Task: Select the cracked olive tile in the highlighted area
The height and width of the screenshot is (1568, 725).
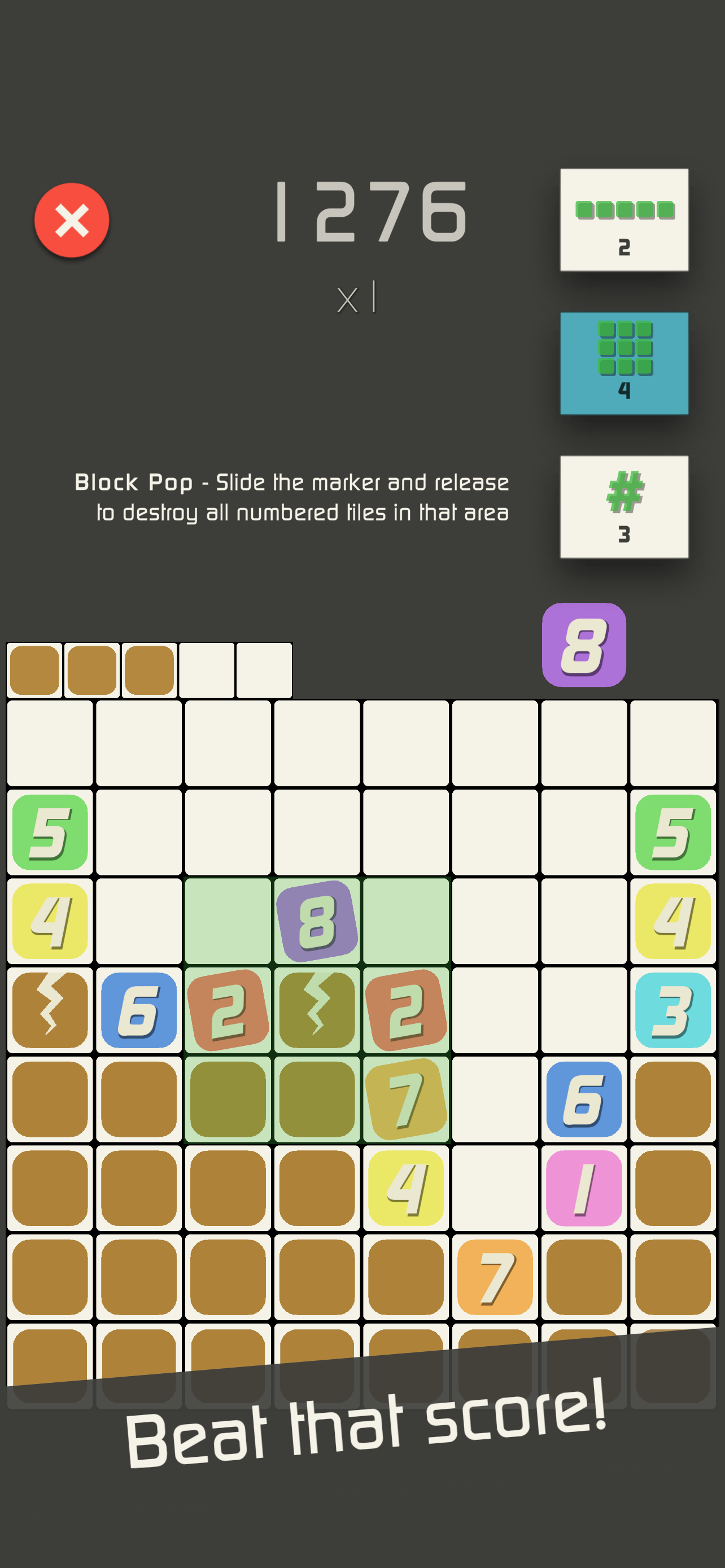Action: click(317, 1009)
